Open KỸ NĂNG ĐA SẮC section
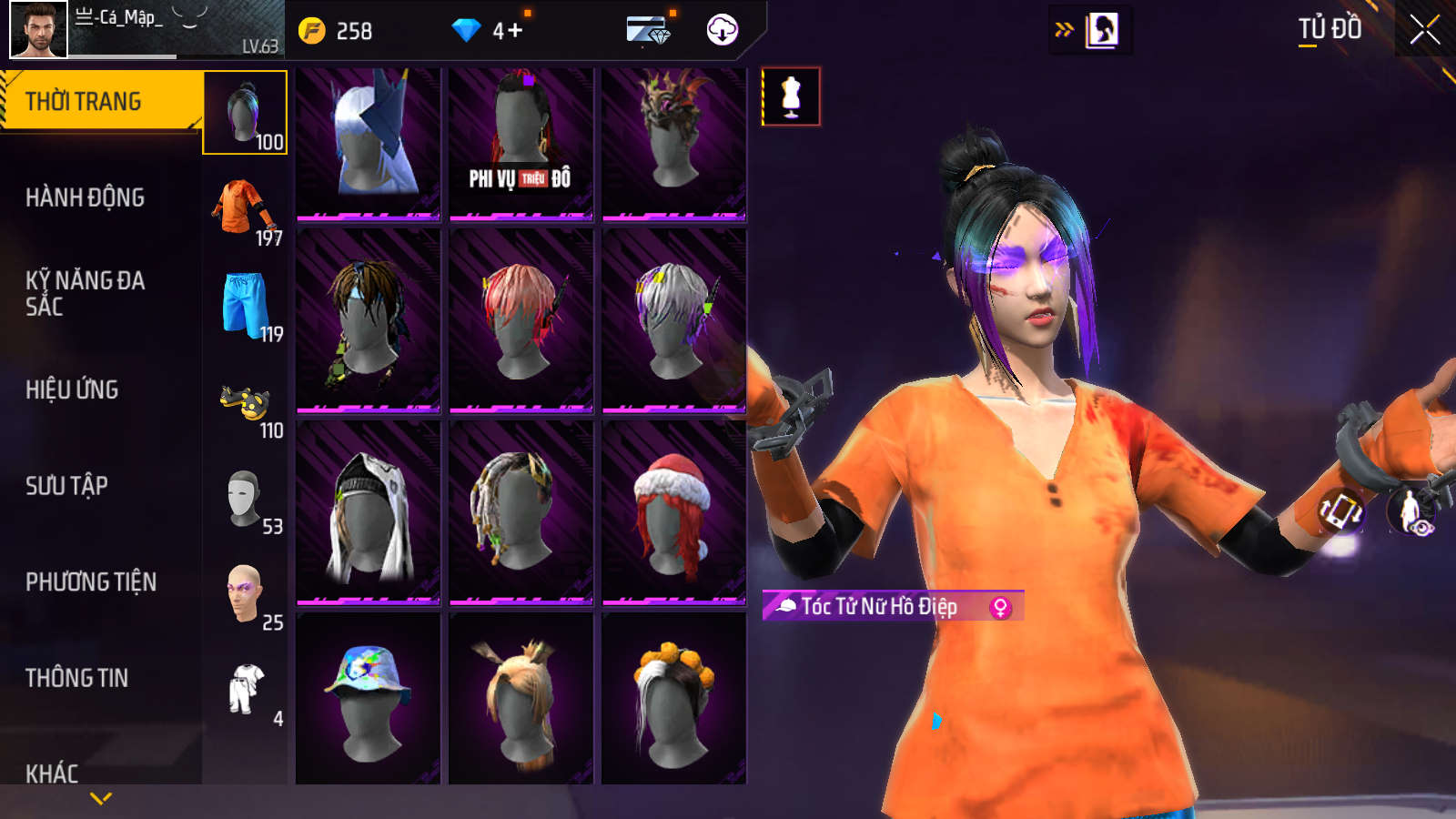Viewport: 1456px width, 819px height. point(85,293)
